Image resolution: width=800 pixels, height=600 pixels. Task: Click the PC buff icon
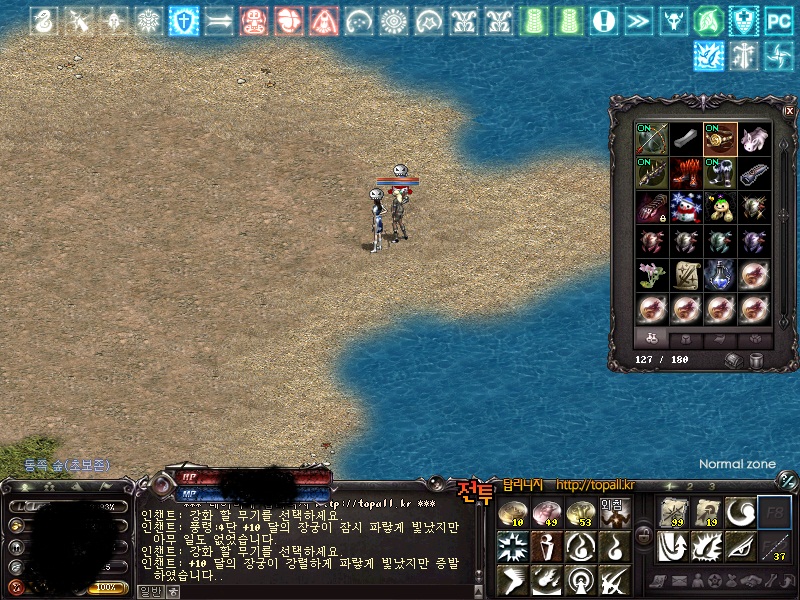[778, 20]
